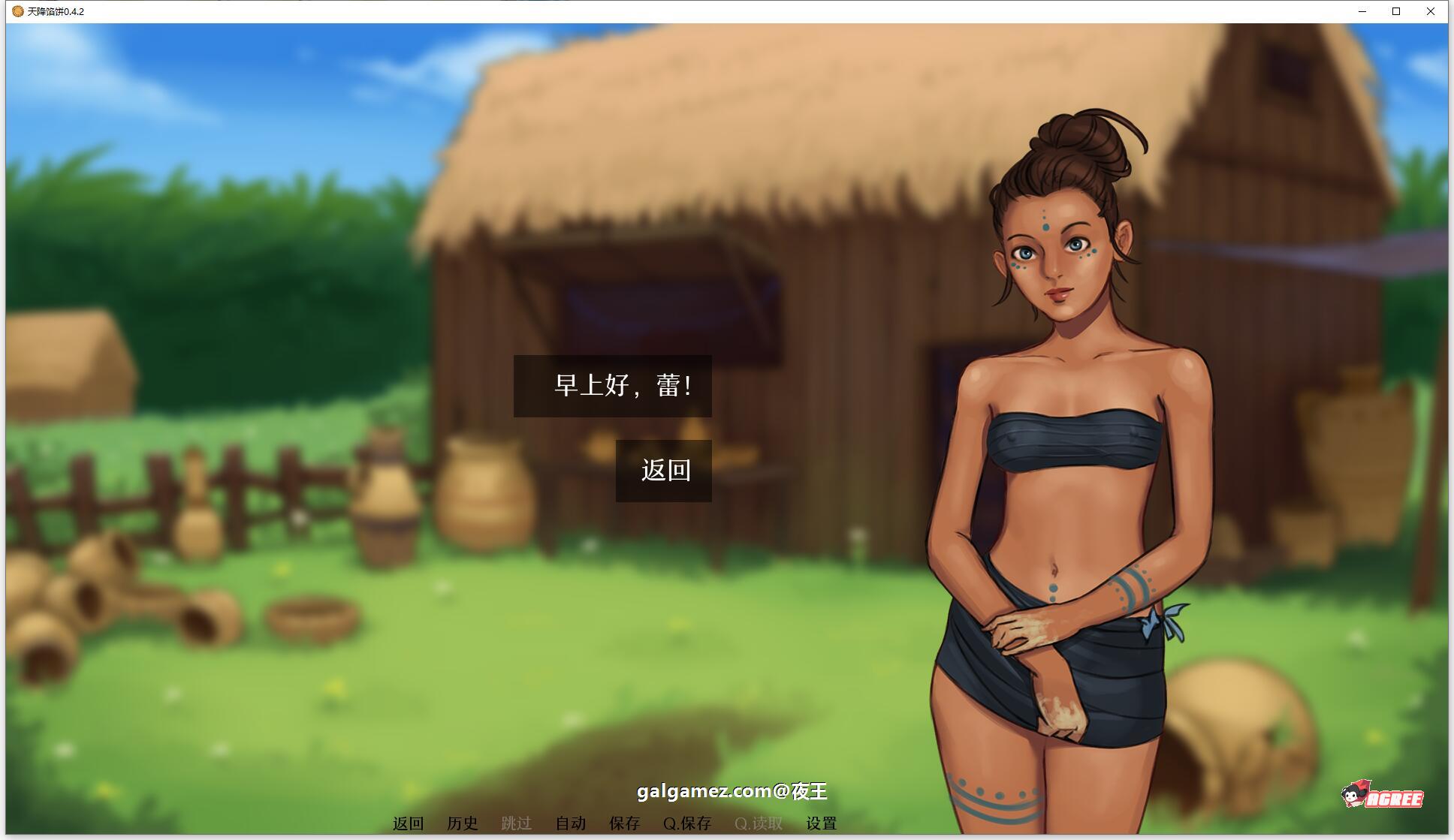Image resolution: width=1454 pixels, height=840 pixels.
Task: Perform a Q.保存 quick save
Action: point(688,823)
